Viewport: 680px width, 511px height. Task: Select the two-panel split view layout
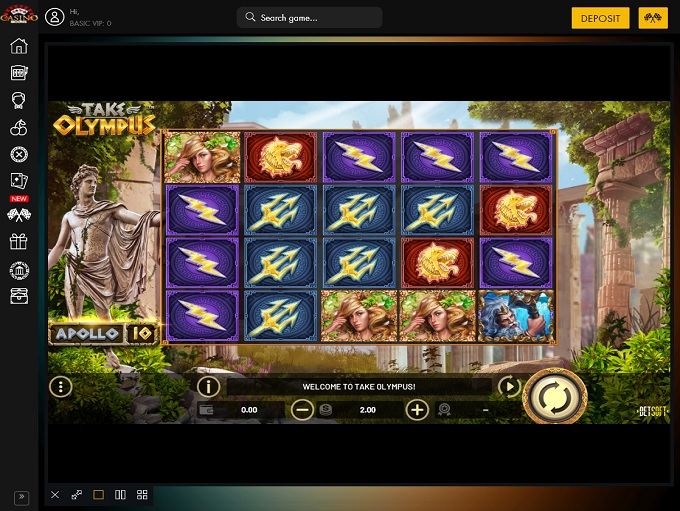point(120,495)
